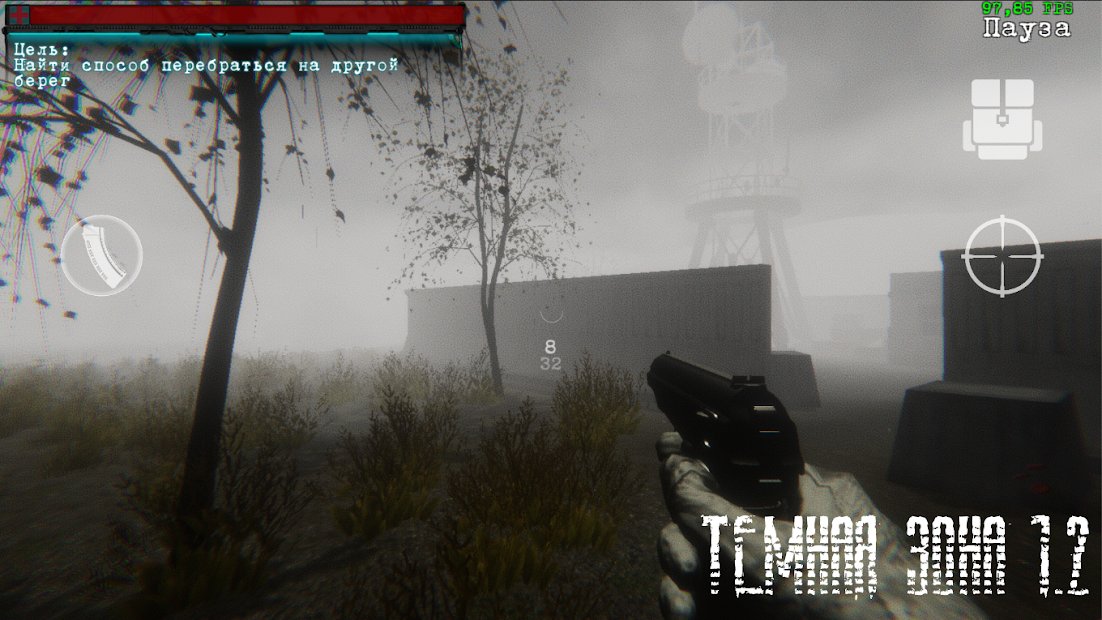The height and width of the screenshot is (620, 1102).
Task: Open the backpack inventory
Action: [x=1002, y=120]
